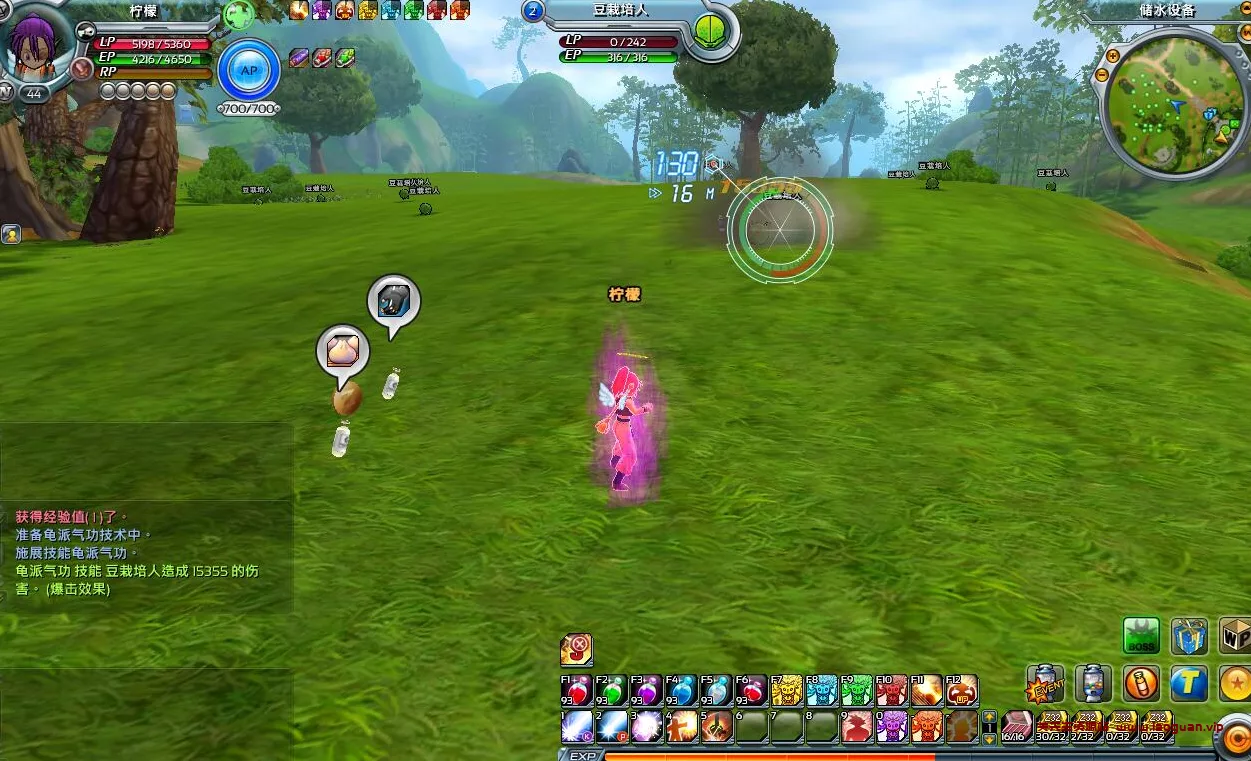Click the yellow T icon

coord(1189,684)
